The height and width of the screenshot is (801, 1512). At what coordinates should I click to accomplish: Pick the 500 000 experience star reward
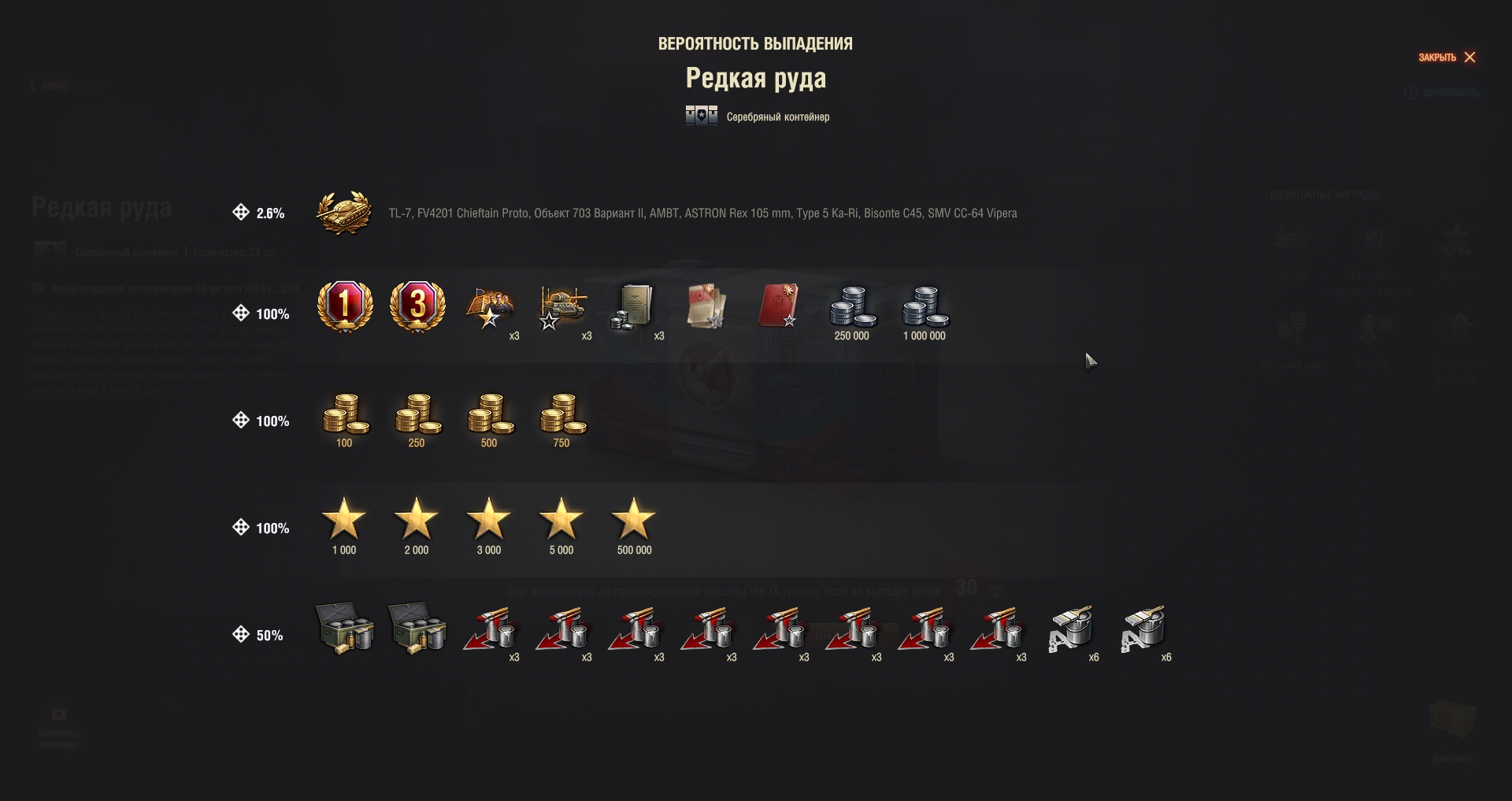tap(634, 520)
